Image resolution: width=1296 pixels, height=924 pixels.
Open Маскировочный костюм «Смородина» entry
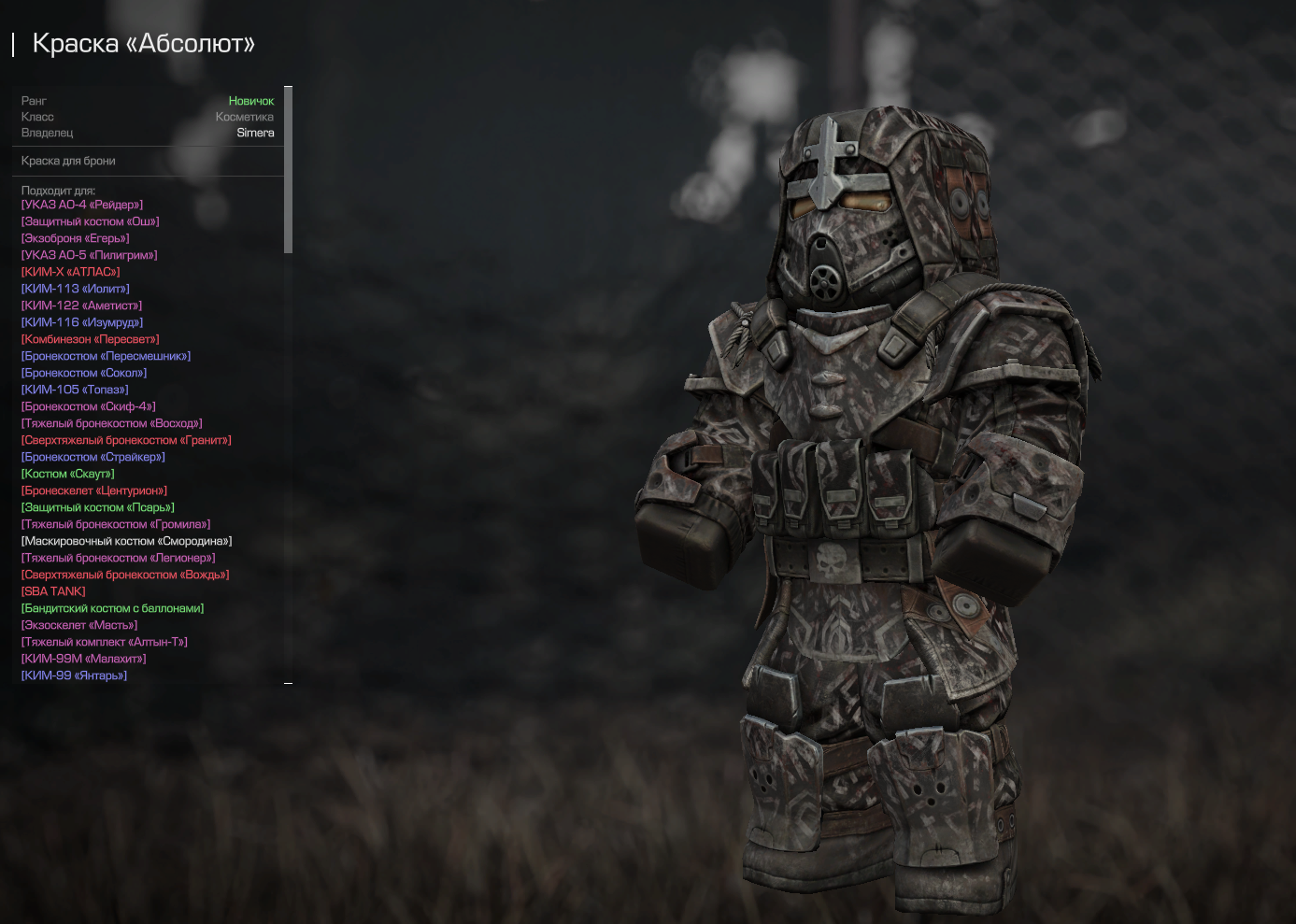[127, 541]
